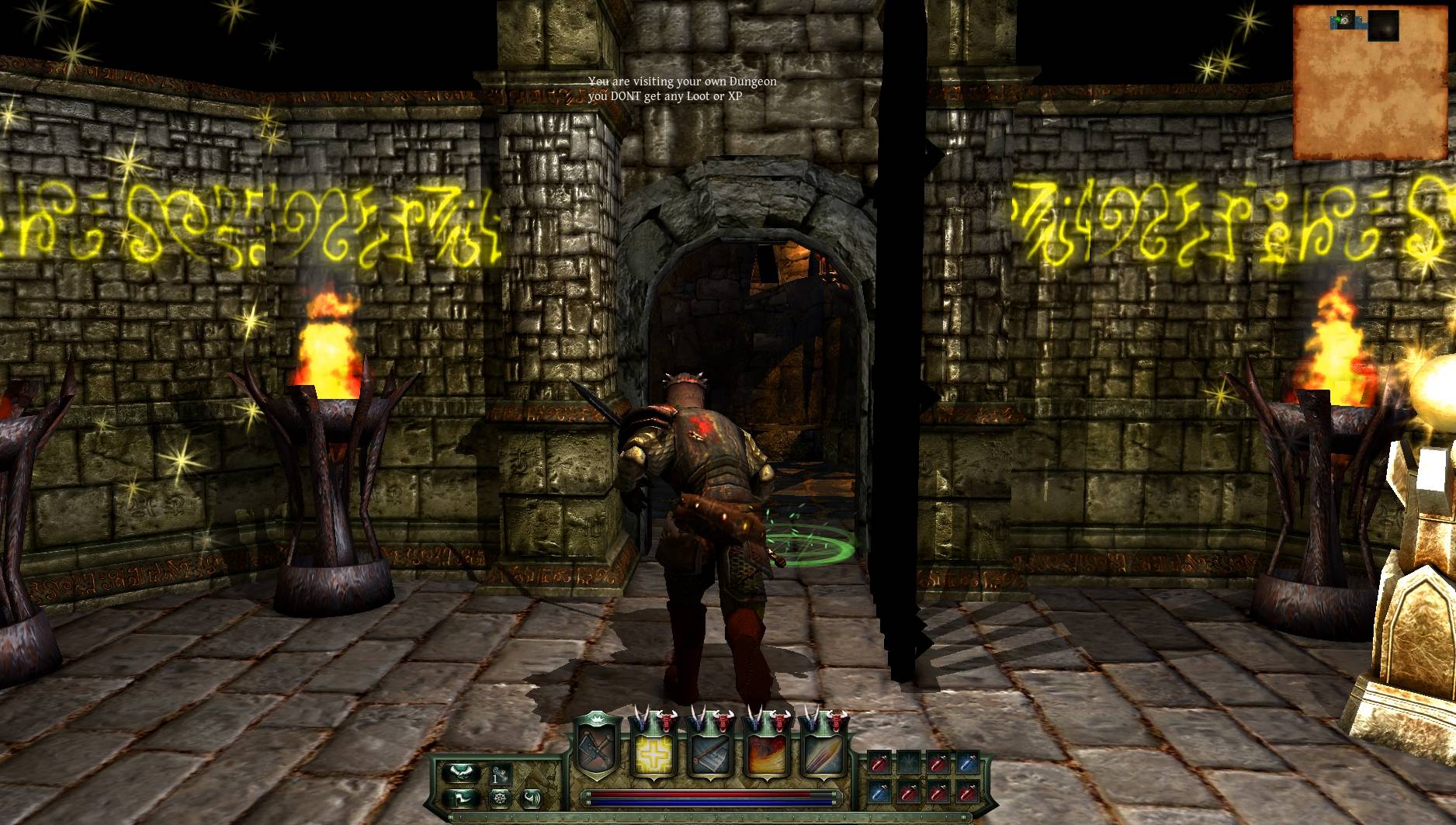Click the winged emblem button
The width and height of the screenshot is (1456, 825).
460,773
